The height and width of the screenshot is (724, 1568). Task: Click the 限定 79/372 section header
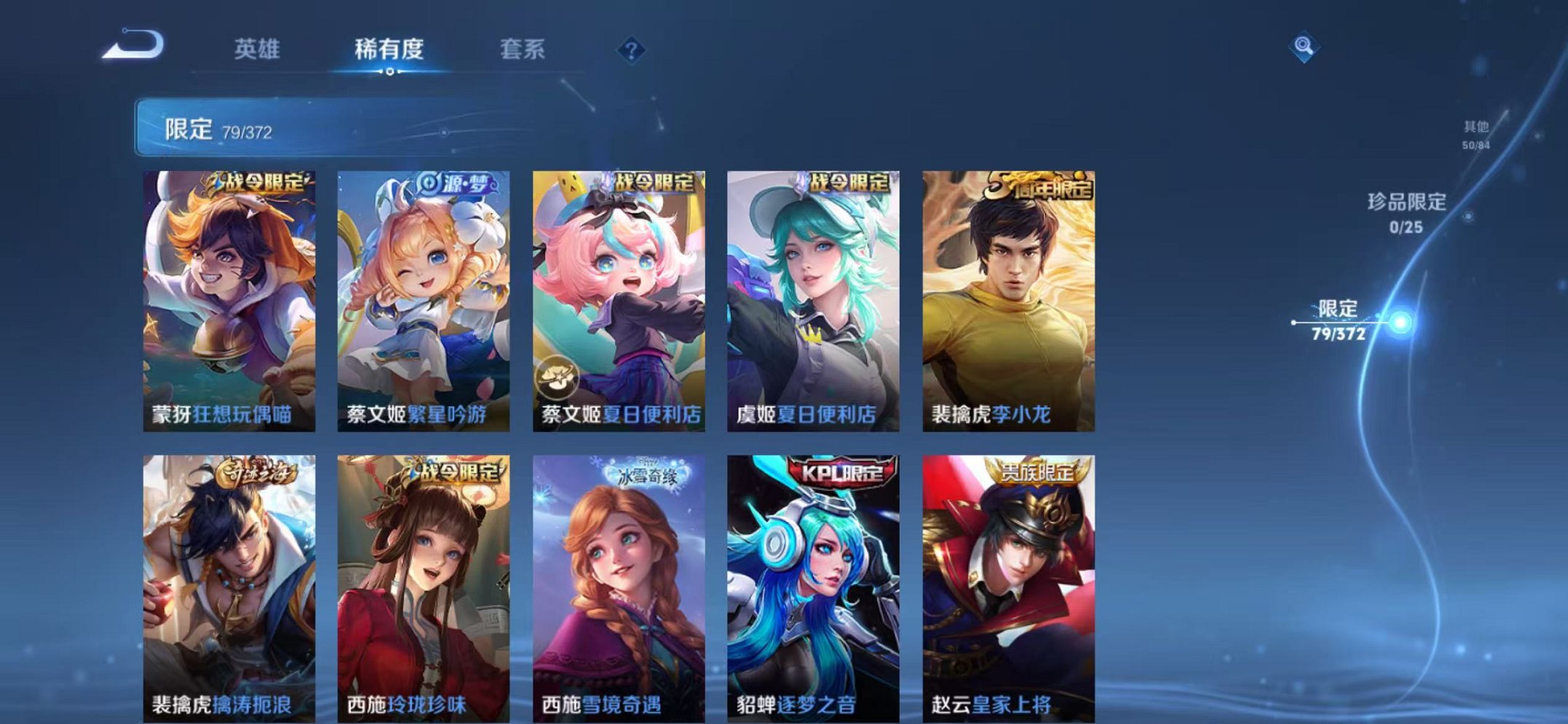pyautogui.click(x=219, y=130)
